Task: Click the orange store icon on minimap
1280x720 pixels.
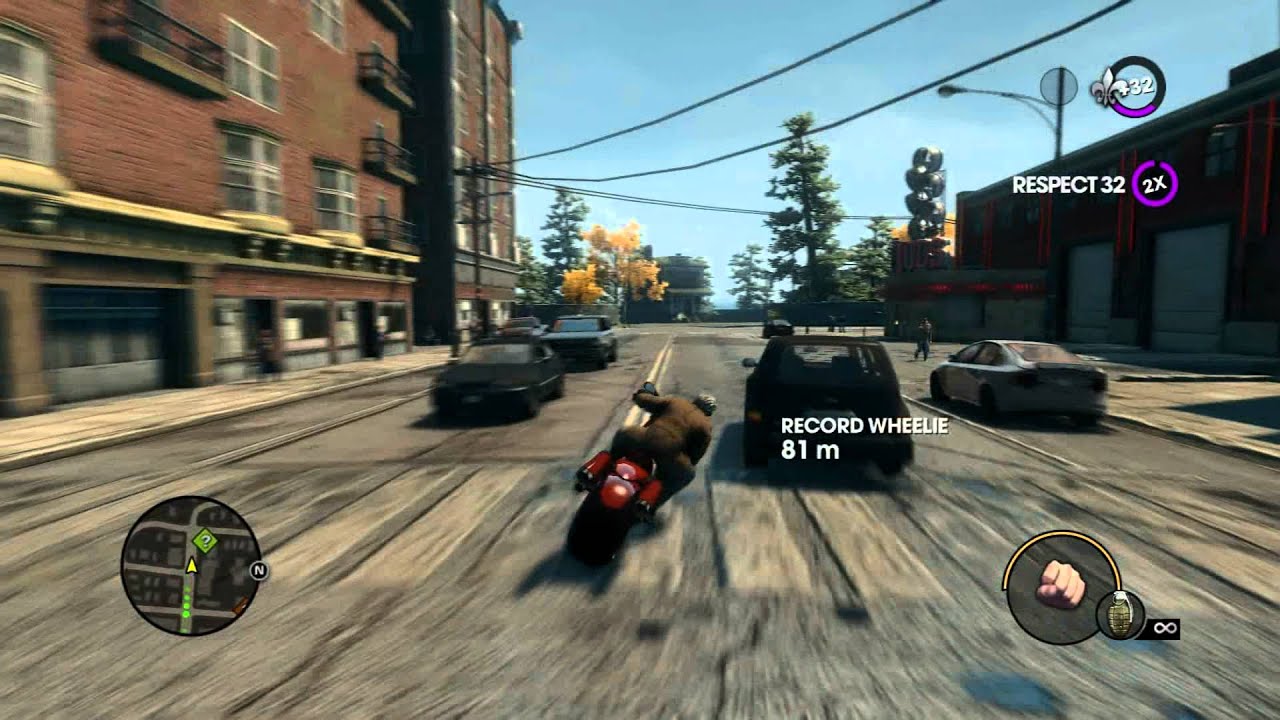Action: [x=240, y=605]
